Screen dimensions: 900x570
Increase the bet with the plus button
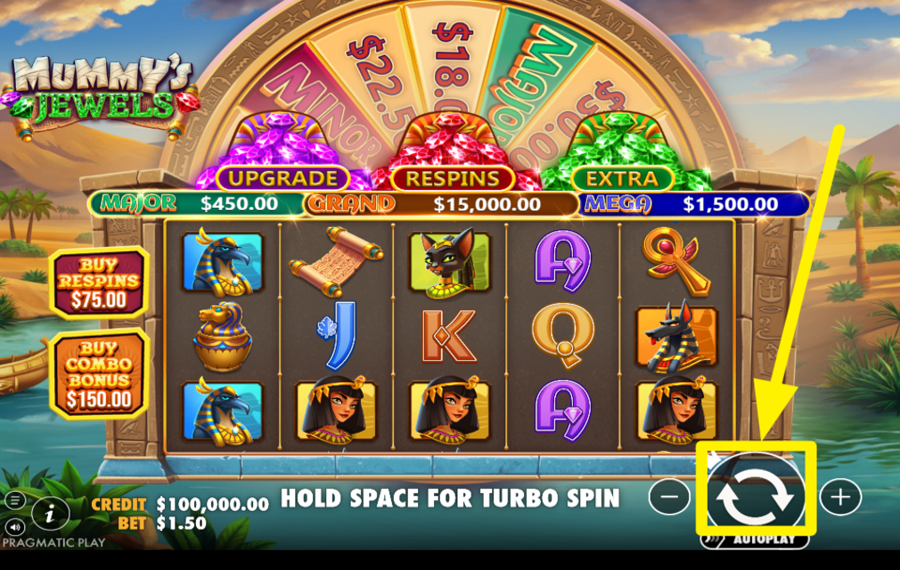point(840,496)
